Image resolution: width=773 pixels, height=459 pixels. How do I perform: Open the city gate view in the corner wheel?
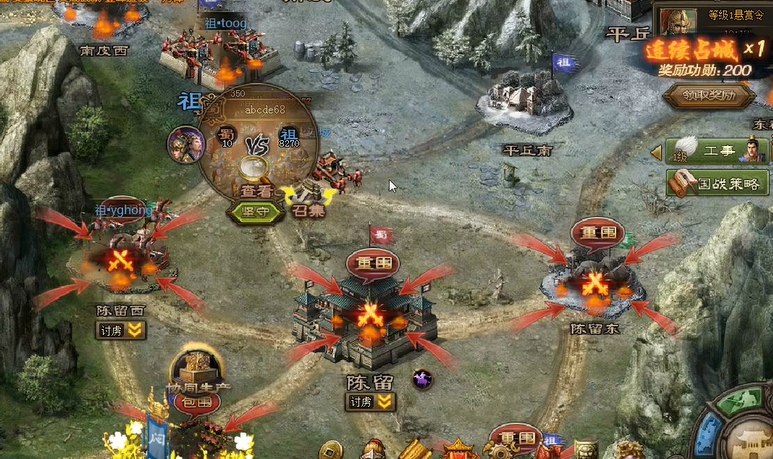[752, 437]
